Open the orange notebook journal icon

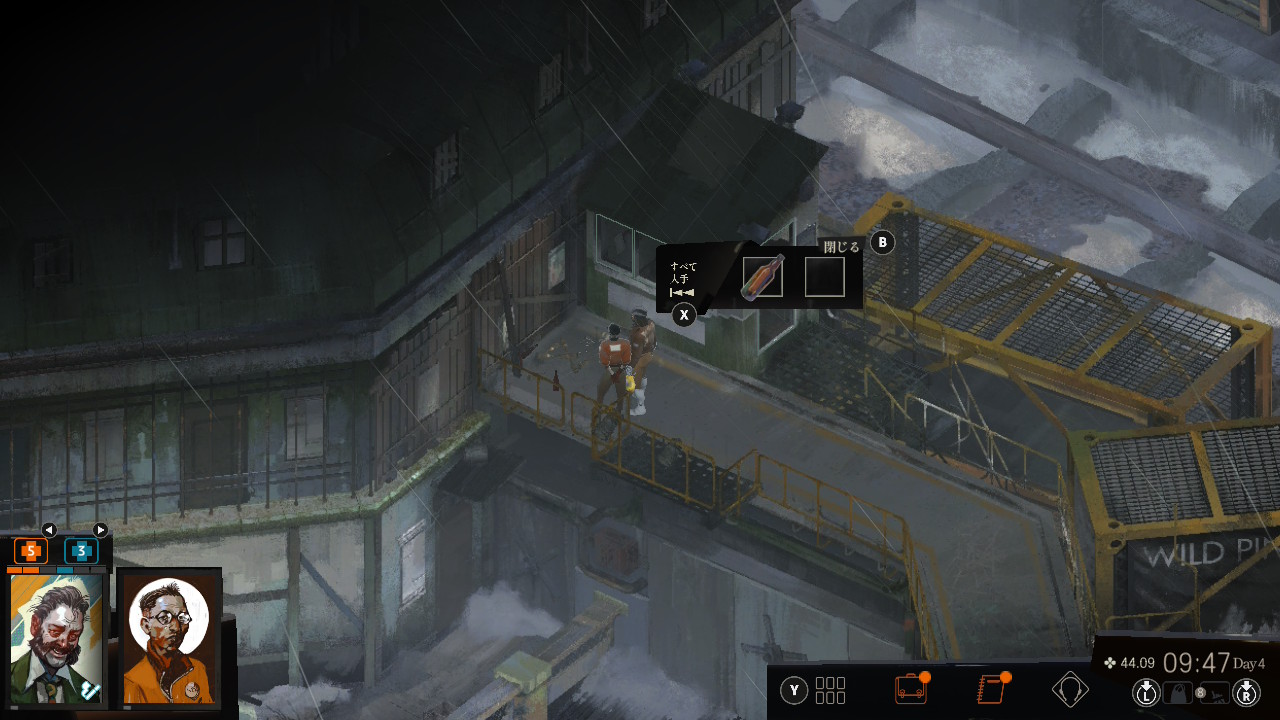pyautogui.click(x=990, y=690)
